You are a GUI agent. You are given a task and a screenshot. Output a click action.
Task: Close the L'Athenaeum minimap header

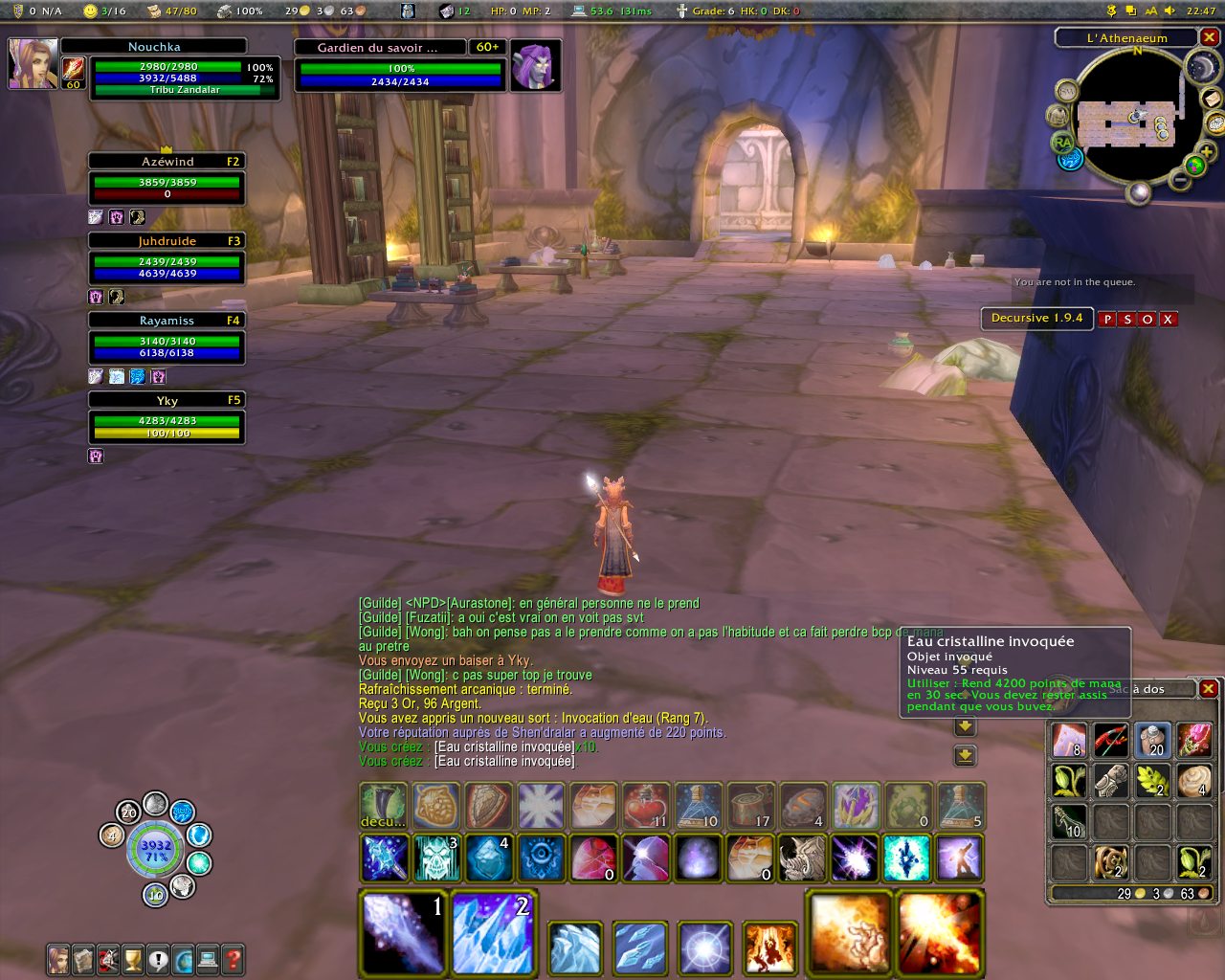tap(1210, 37)
